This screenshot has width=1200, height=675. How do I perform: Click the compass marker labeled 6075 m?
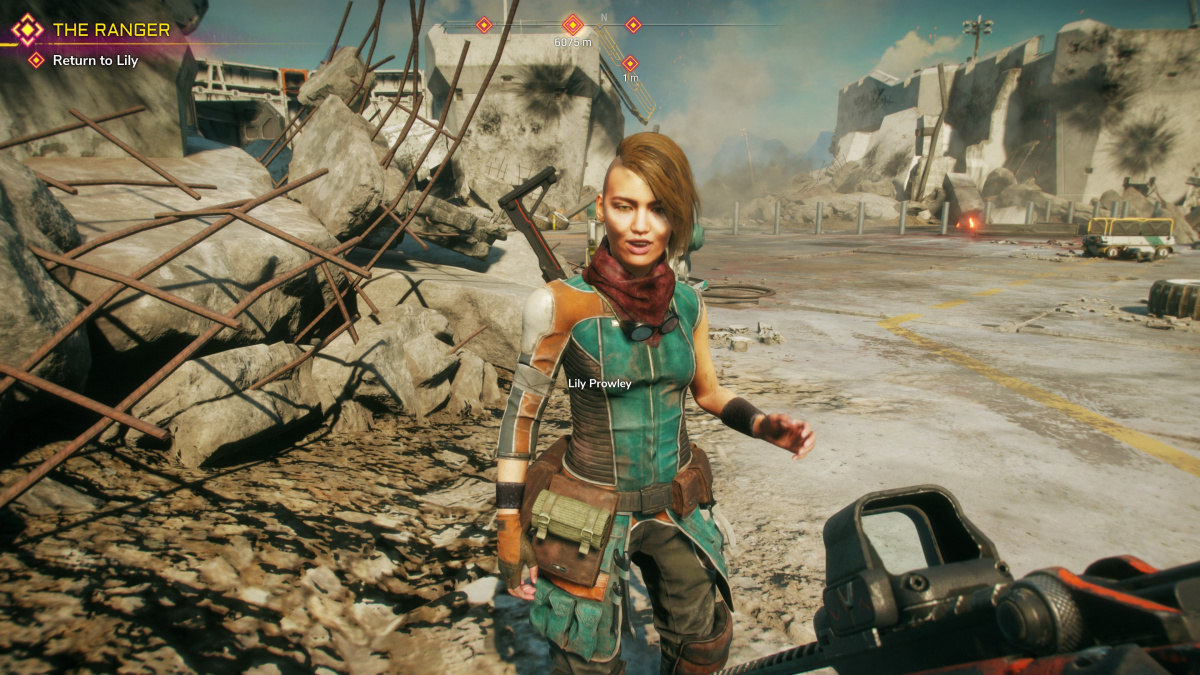click(573, 25)
